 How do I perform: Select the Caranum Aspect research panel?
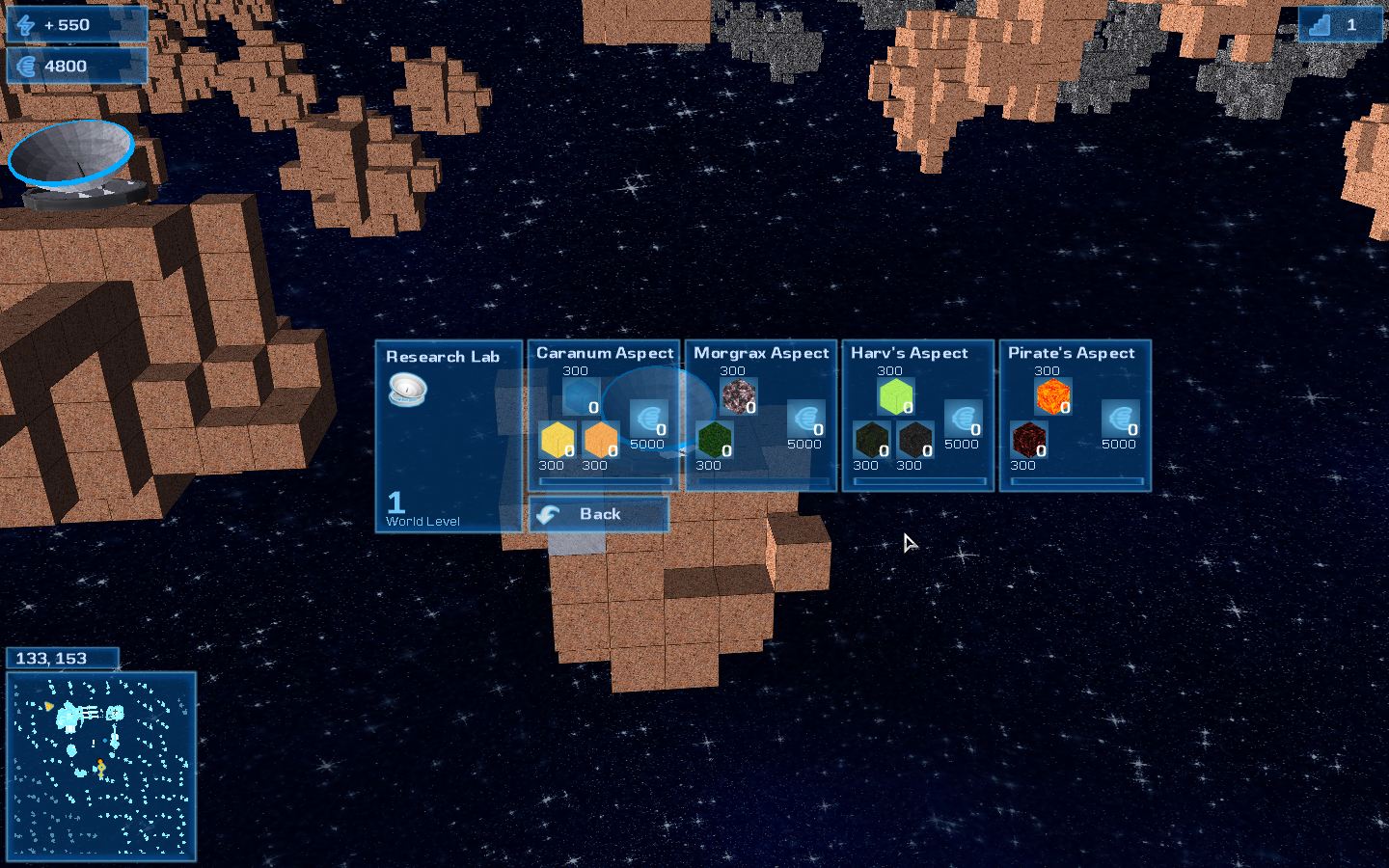point(604,416)
